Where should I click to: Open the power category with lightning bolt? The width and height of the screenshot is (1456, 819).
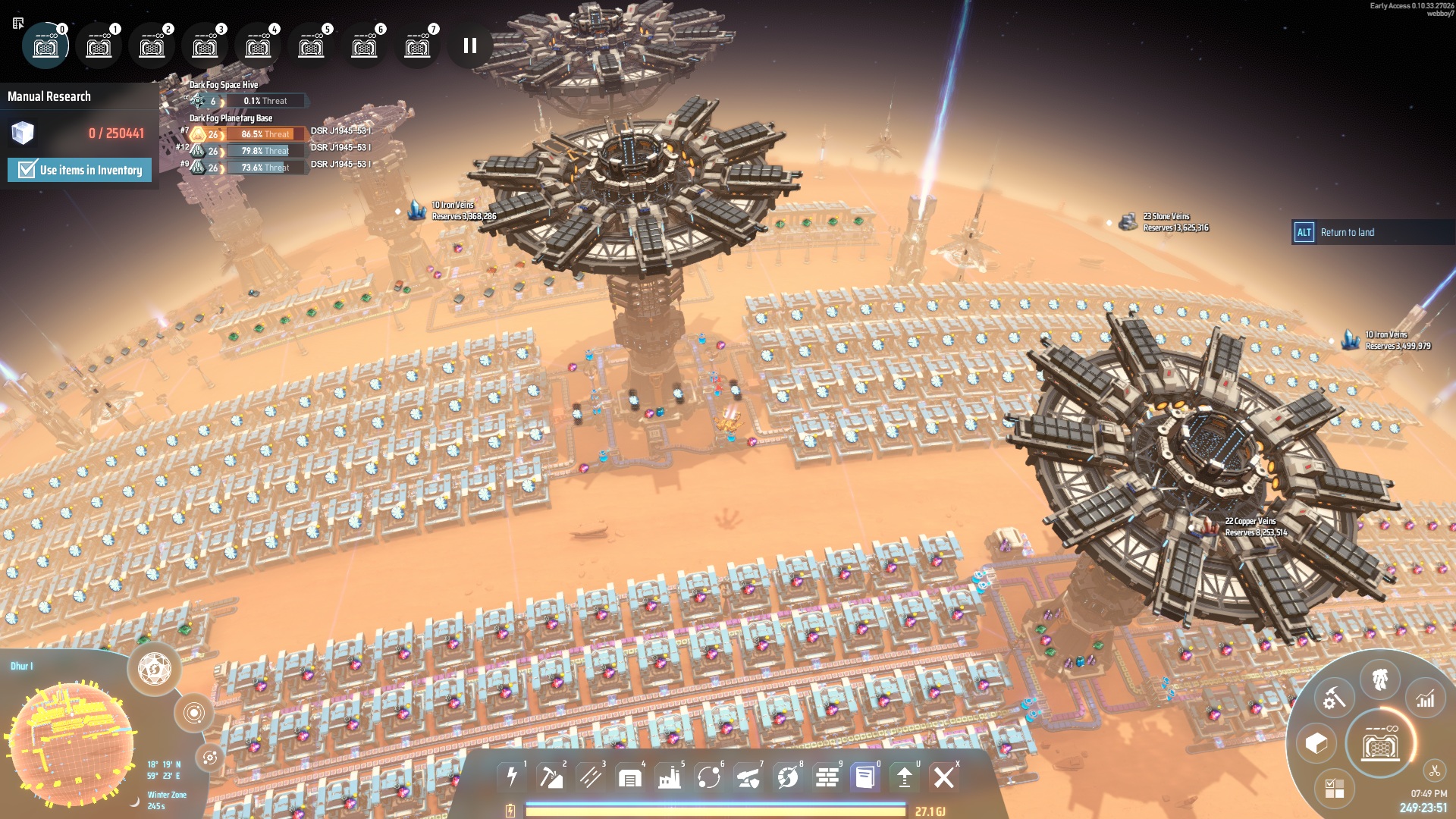coord(512,777)
